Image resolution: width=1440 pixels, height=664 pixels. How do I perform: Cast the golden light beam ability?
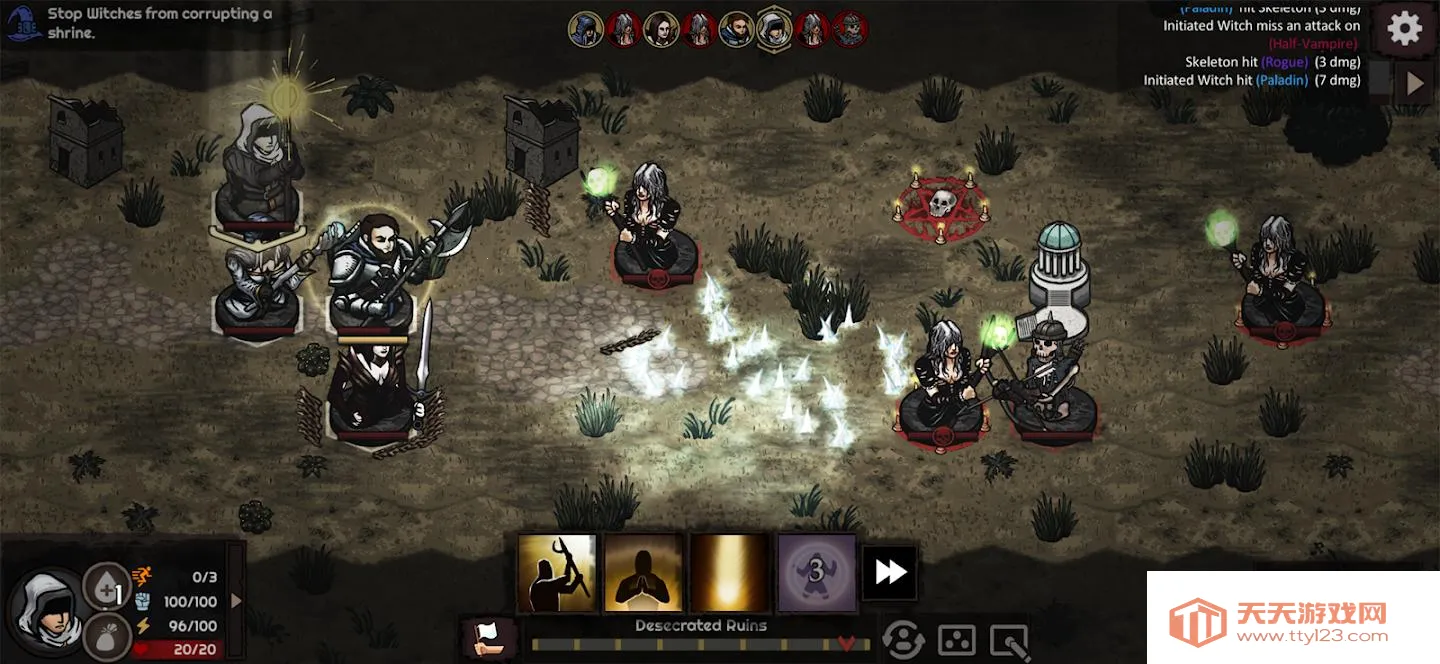[x=730, y=573]
